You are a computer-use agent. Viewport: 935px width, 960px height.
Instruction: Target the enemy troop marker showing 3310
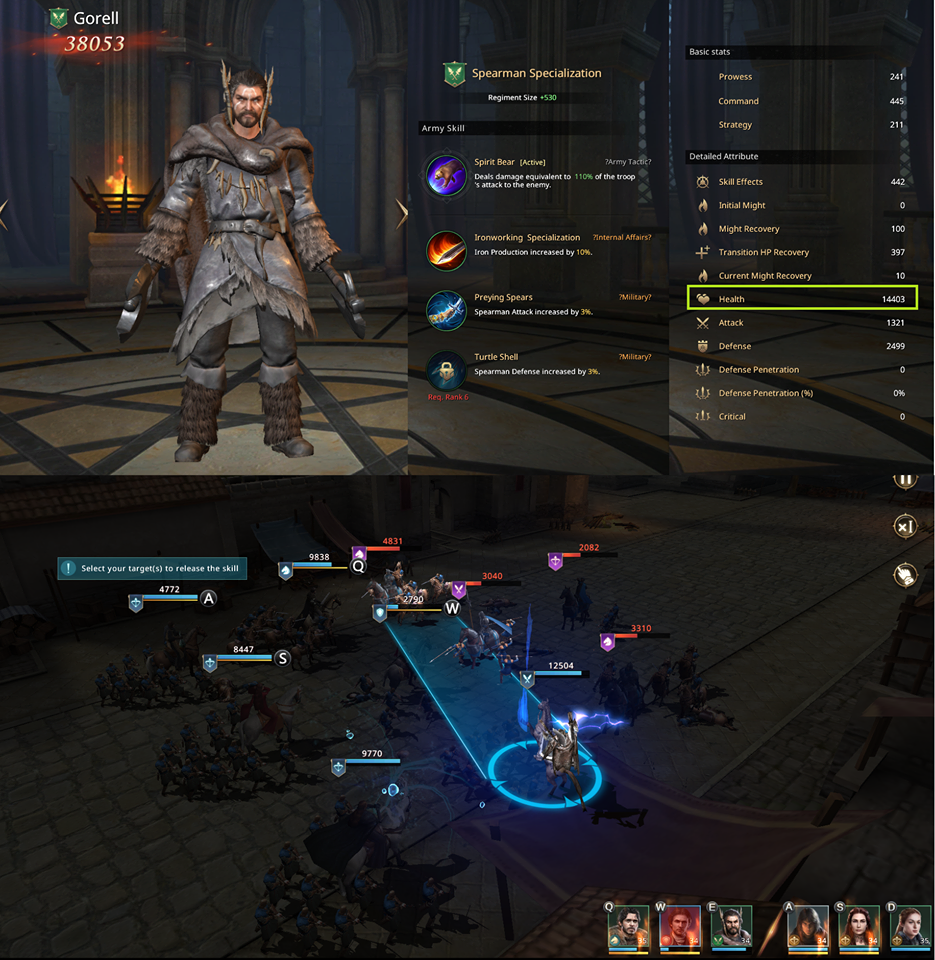607,642
